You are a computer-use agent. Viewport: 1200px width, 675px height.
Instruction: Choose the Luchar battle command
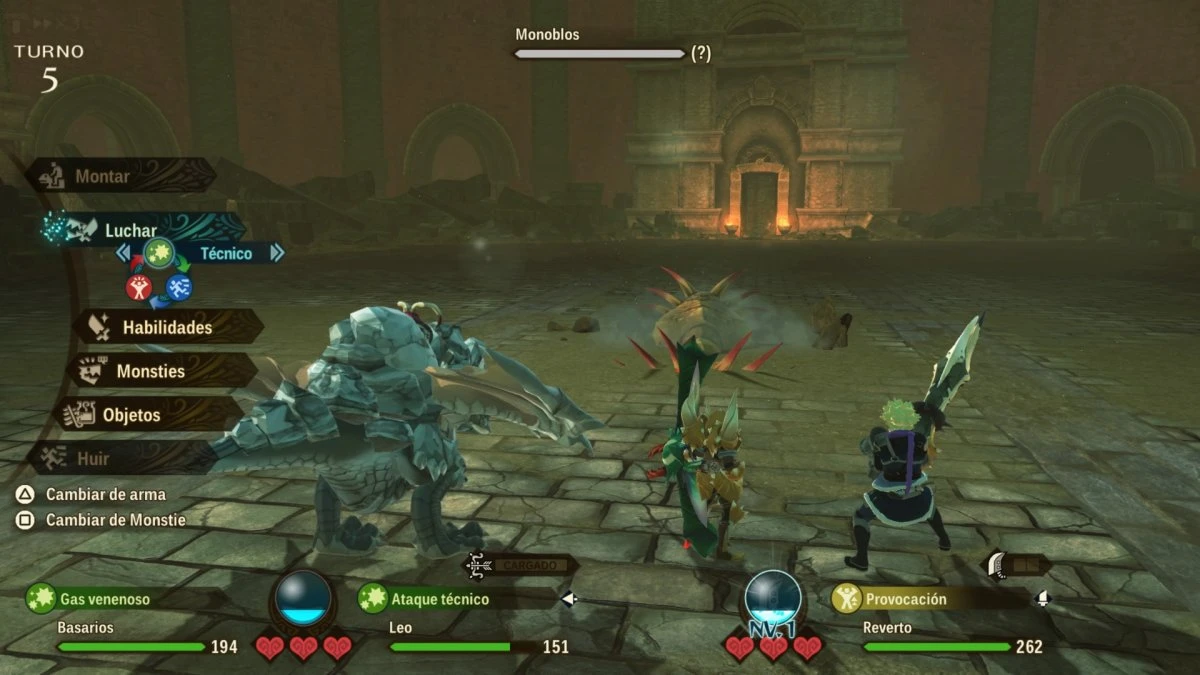pos(130,231)
